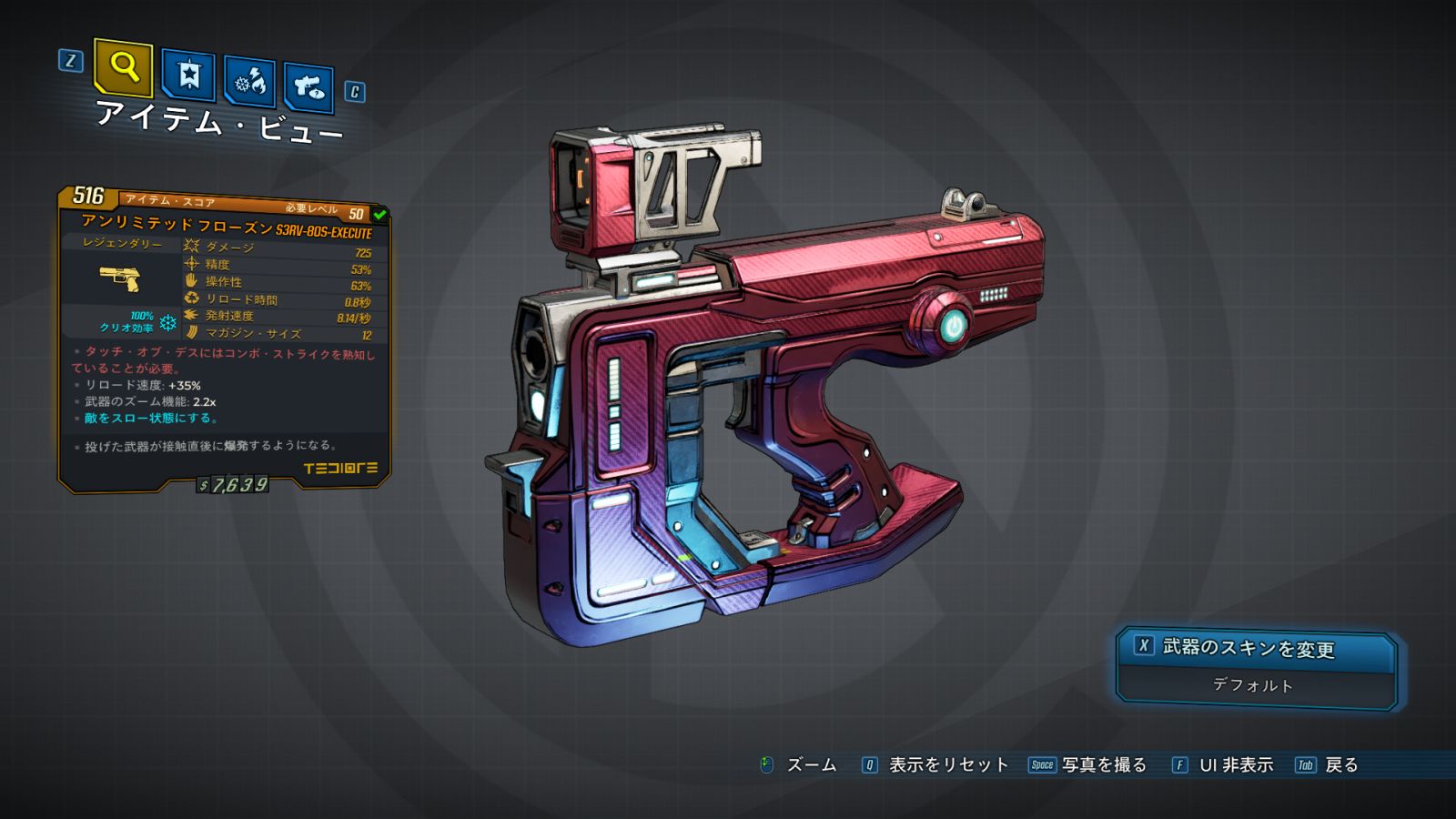The width and height of the screenshot is (1456, 819).
Task: Switch to the star banner tab
Action: click(188, 76)
